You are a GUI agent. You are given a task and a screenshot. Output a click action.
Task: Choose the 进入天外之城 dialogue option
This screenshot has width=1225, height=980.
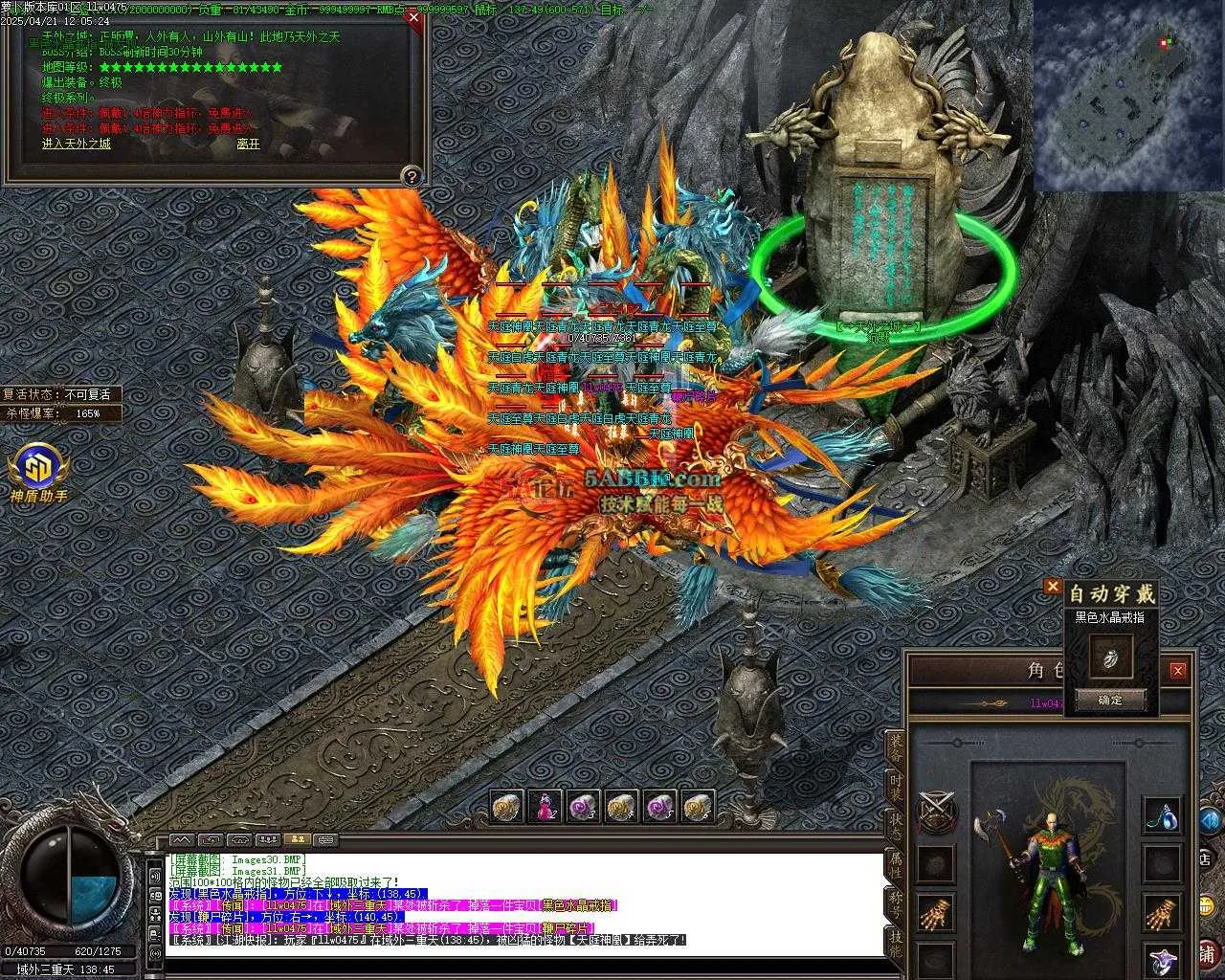tap(77, 144)
